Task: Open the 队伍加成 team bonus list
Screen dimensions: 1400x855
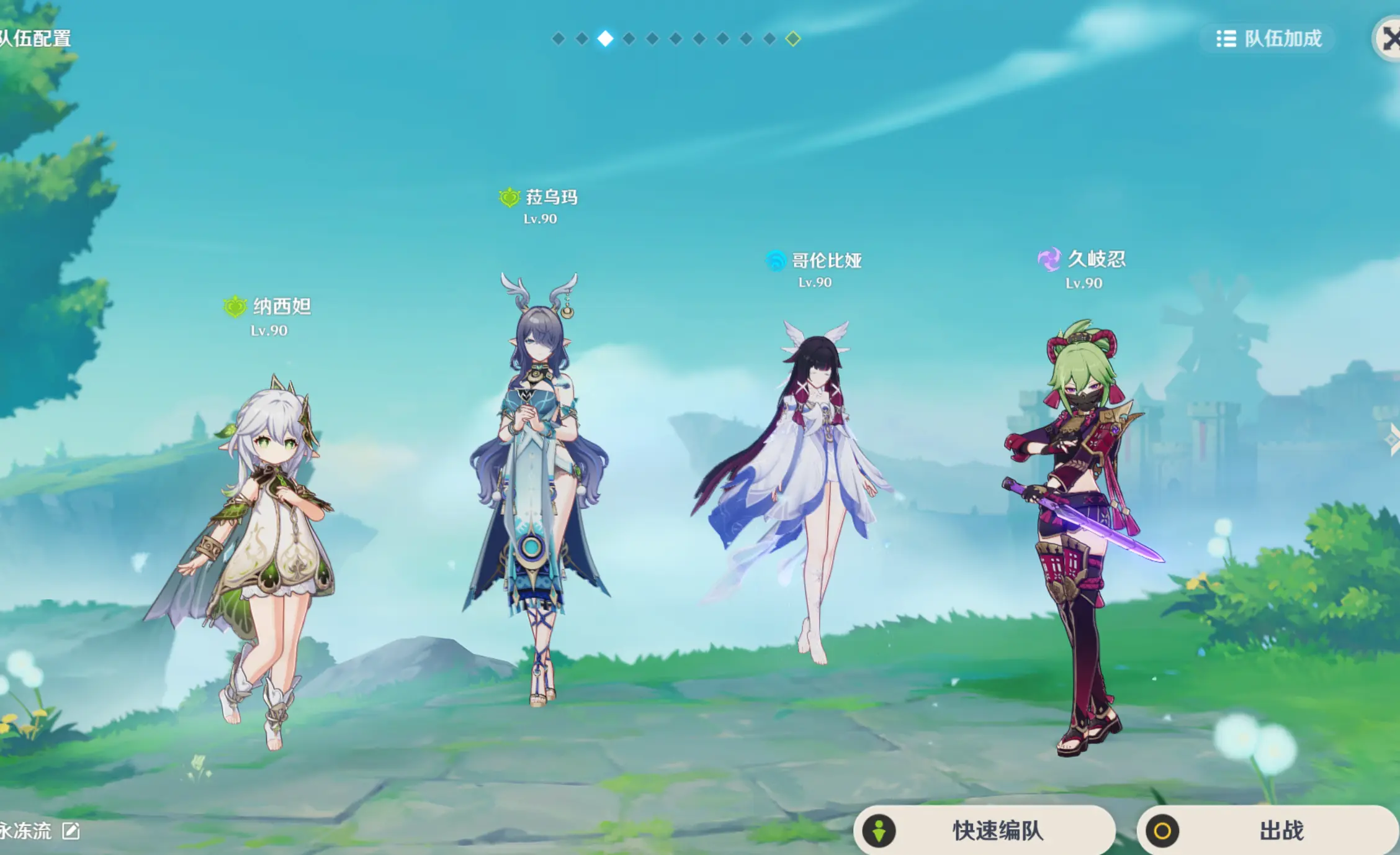Action: pos(1268,39)
